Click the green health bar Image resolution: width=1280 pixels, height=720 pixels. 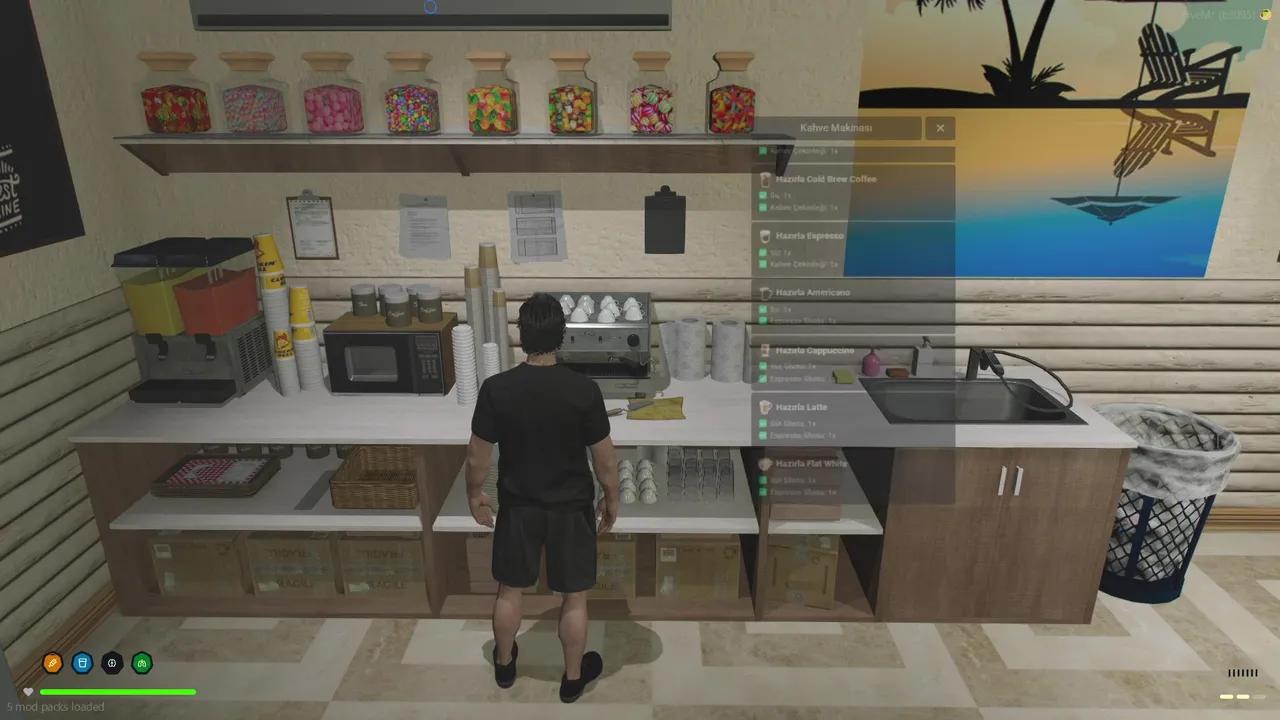117,691
